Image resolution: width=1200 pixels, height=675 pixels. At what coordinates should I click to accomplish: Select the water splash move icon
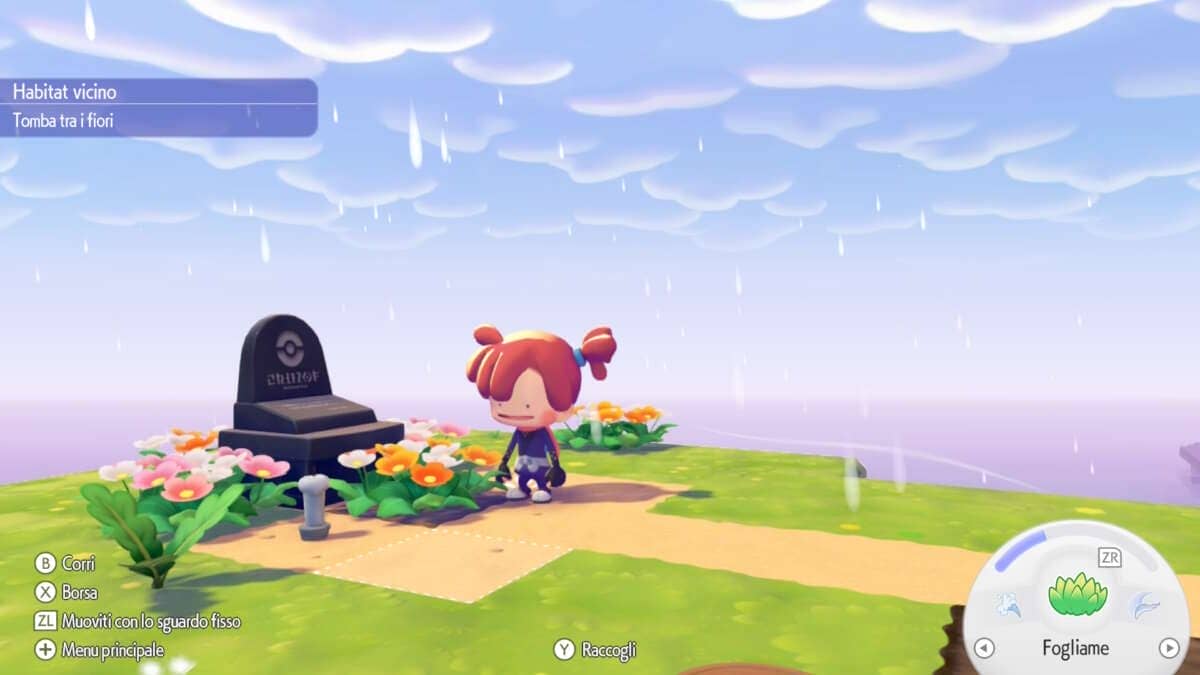click(1008, 606)
